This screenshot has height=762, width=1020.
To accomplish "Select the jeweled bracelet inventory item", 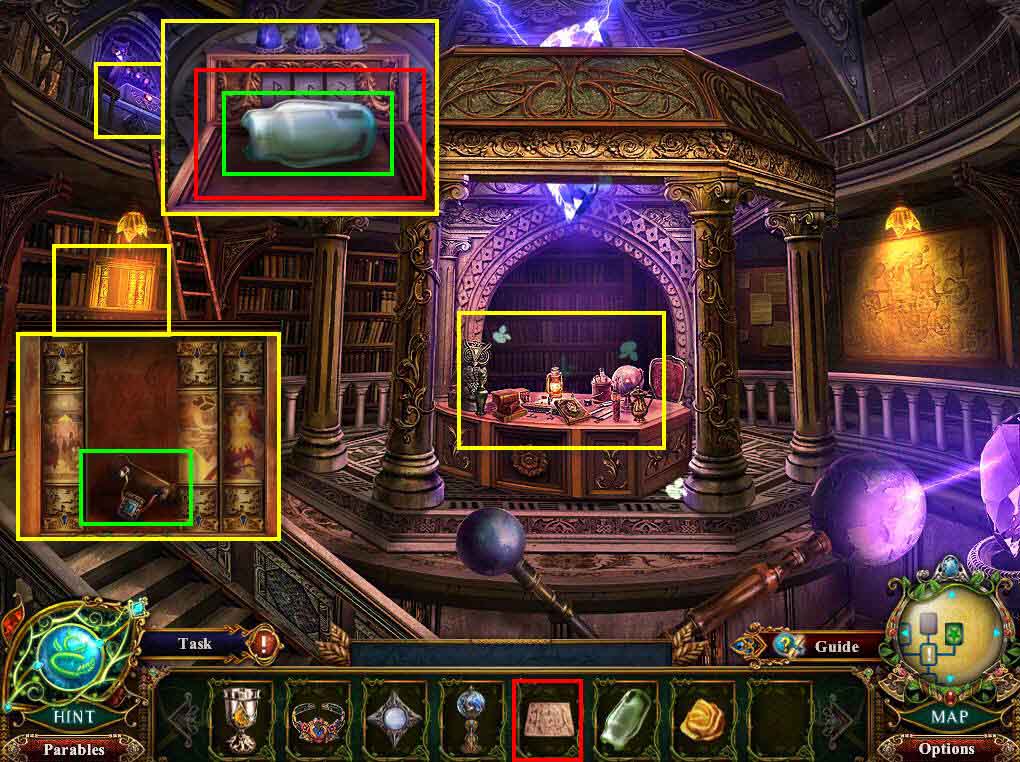I will tap(316, 716).
